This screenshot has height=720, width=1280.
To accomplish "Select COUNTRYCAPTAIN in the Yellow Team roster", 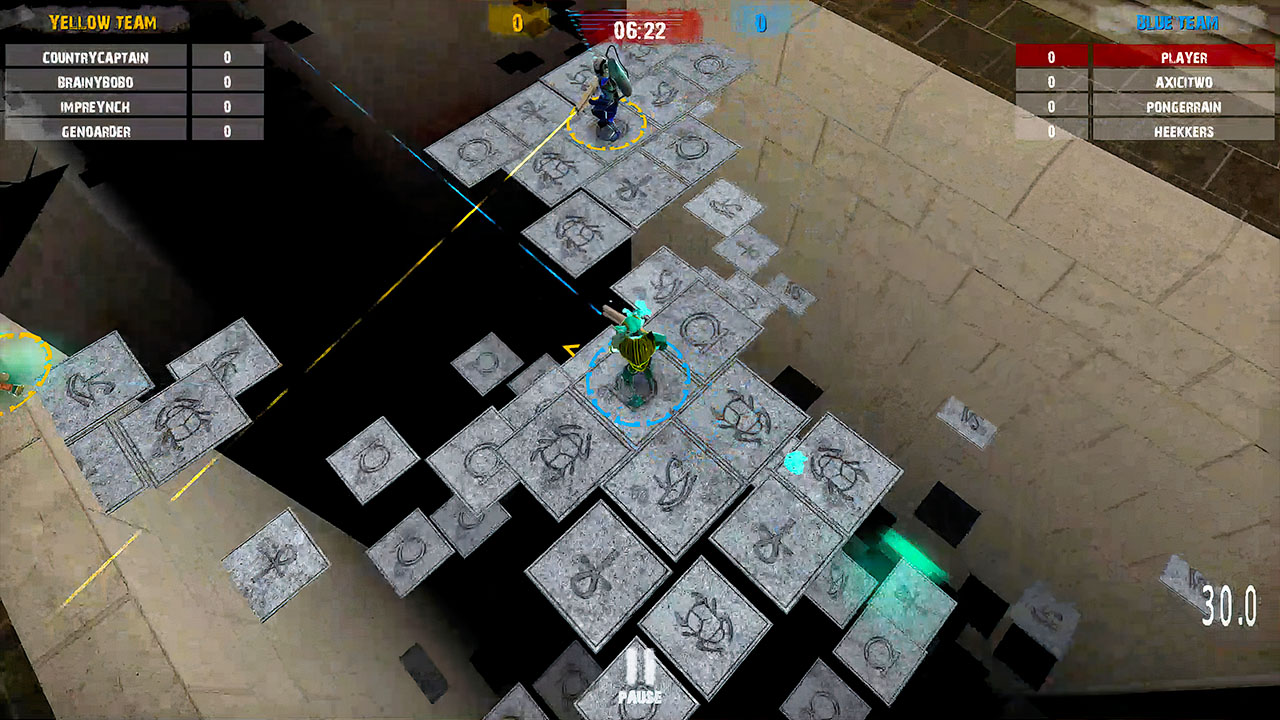I will coord(96,58).
